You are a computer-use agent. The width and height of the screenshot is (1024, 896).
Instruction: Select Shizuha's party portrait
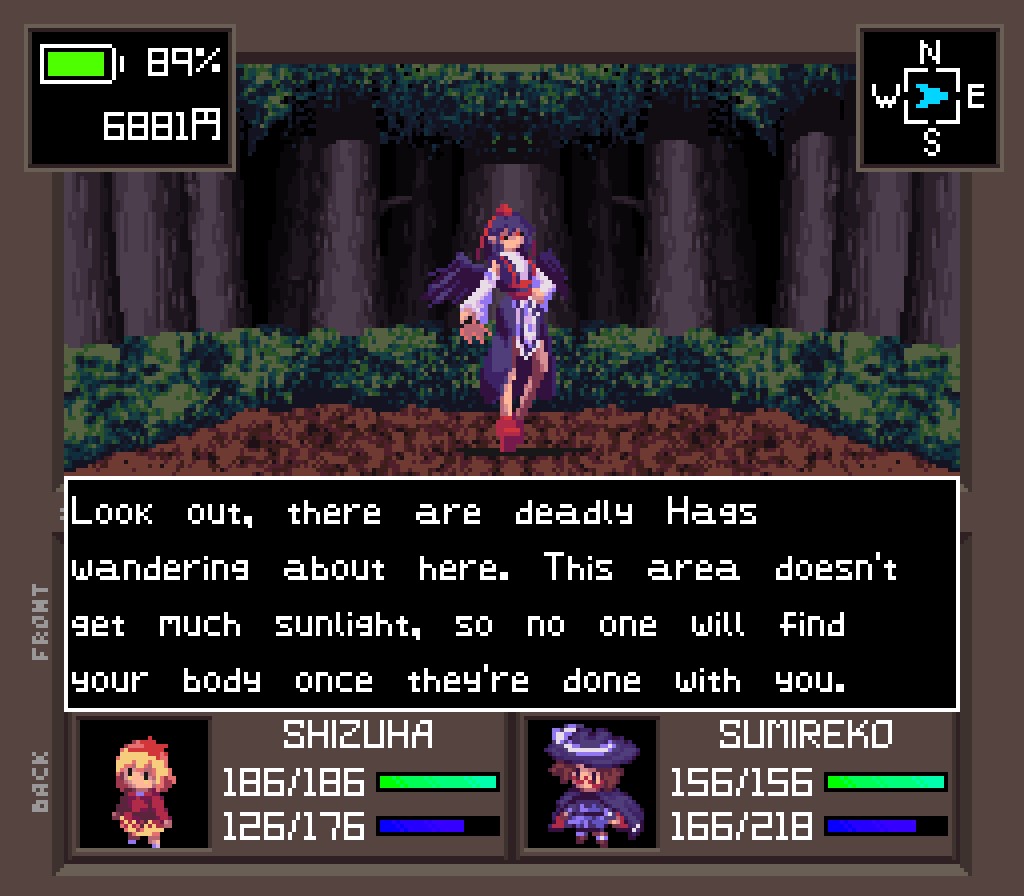(144, 784)
